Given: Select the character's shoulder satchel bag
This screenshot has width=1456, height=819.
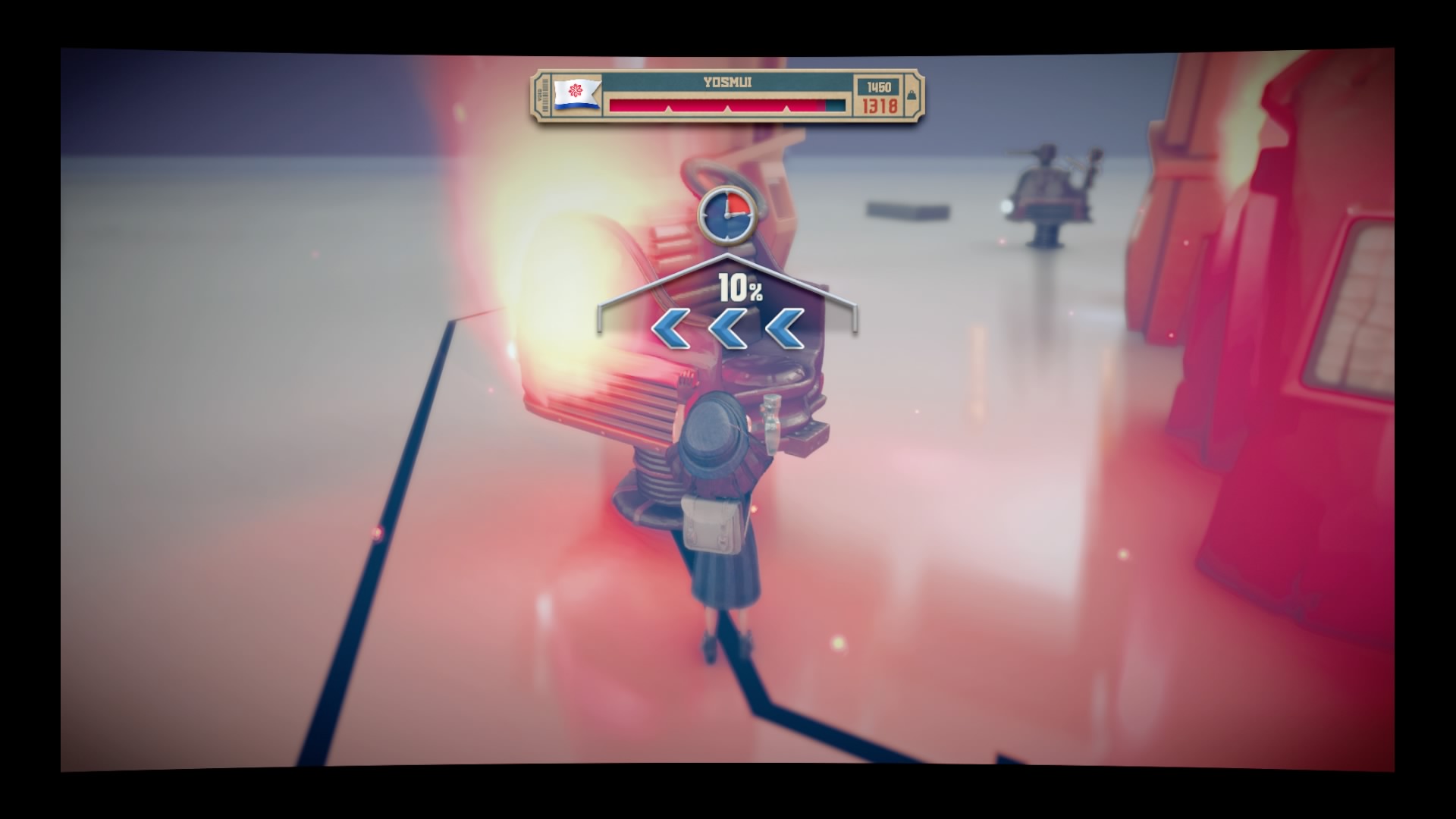Looking at the screenshot, I should pyautogui.click(x=709, y=523).
